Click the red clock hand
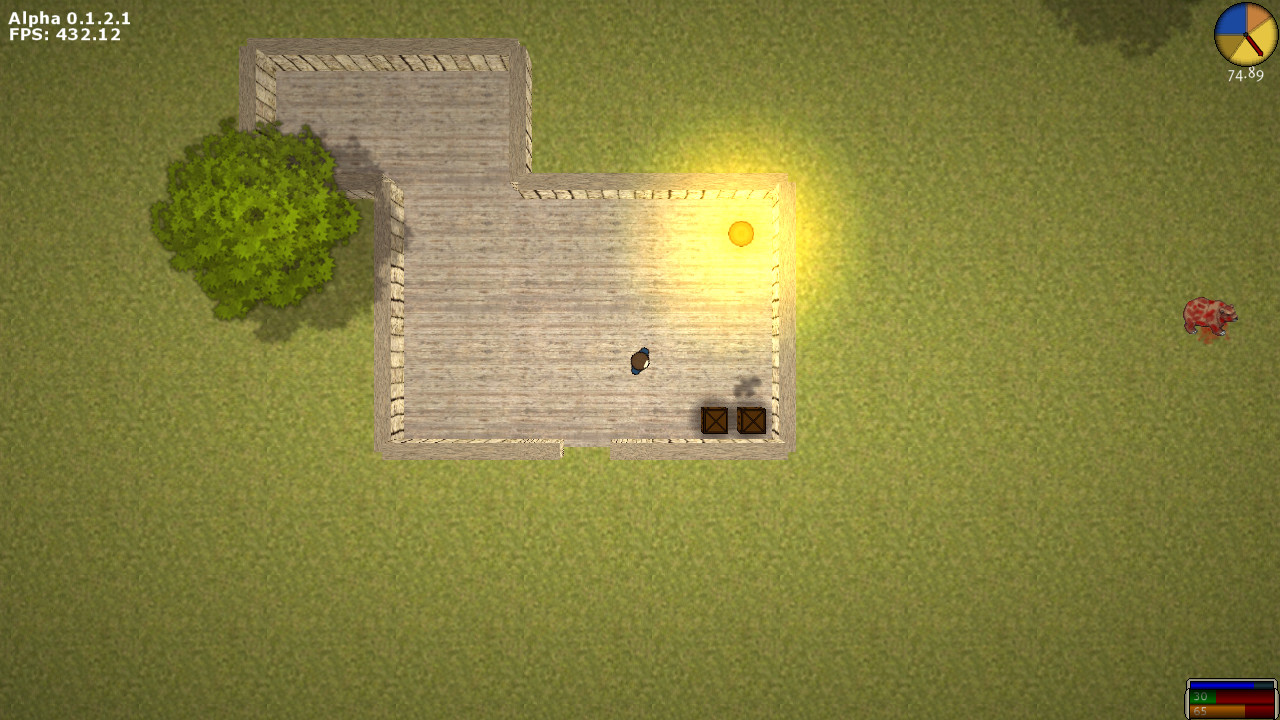 pos(1254,44)
